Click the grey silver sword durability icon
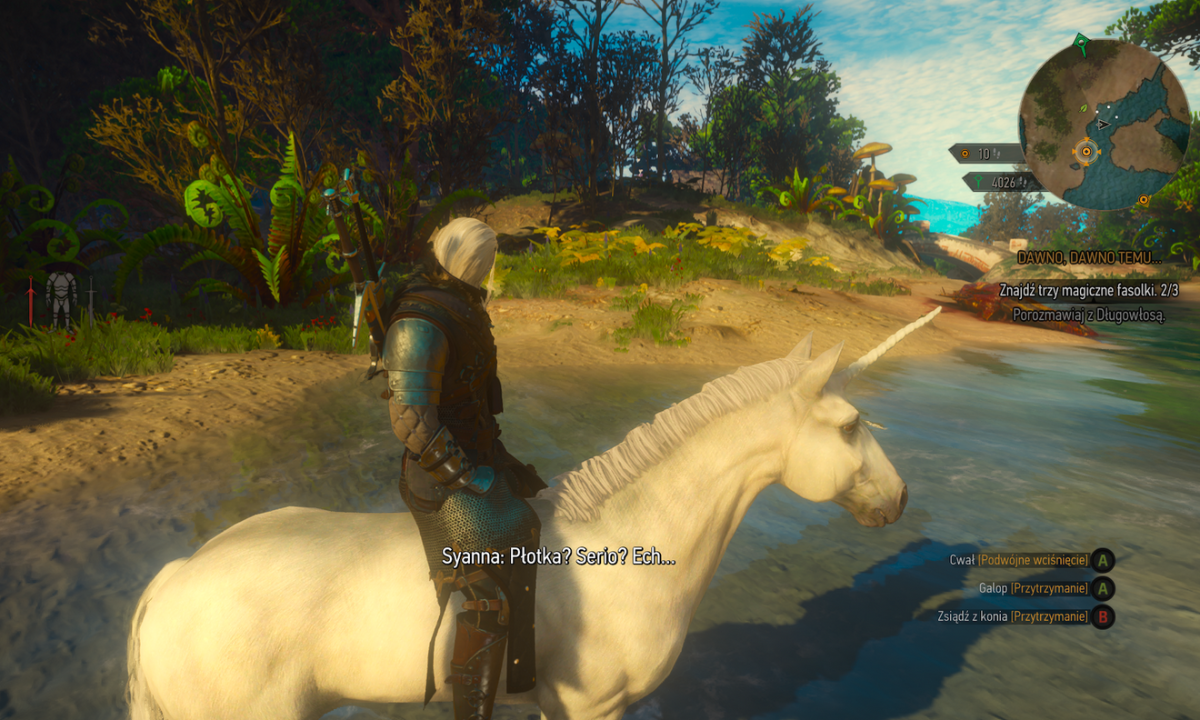Viewport: 1200px width, 720px height. click(91, 300)
